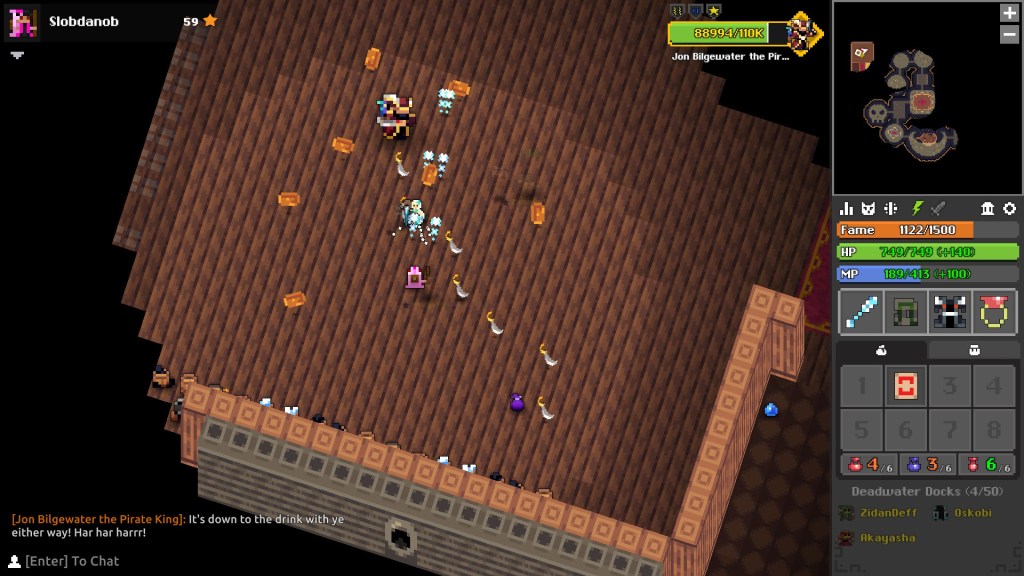Open the pet cat-face icon

coord(869,208)
